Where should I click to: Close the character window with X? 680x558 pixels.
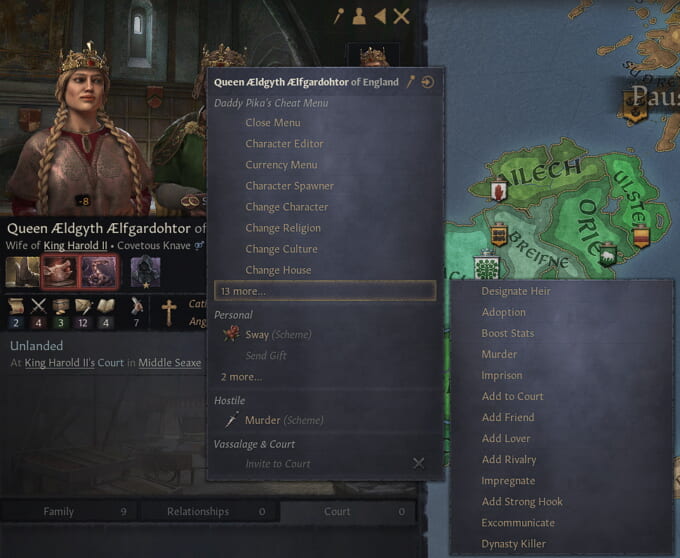(401, 16)
